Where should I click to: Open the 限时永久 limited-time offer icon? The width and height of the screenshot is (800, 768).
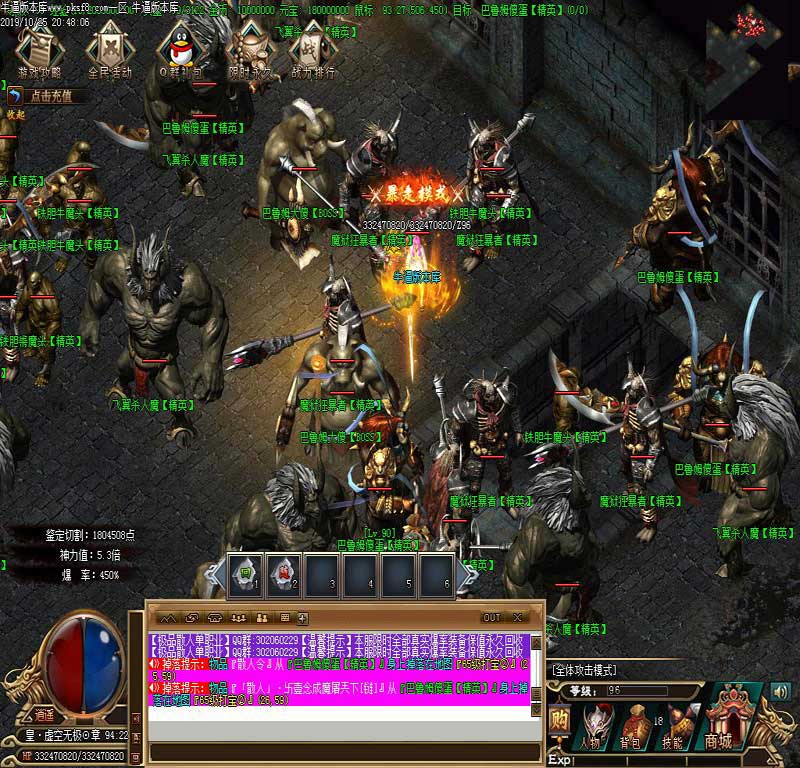(249, 51)
